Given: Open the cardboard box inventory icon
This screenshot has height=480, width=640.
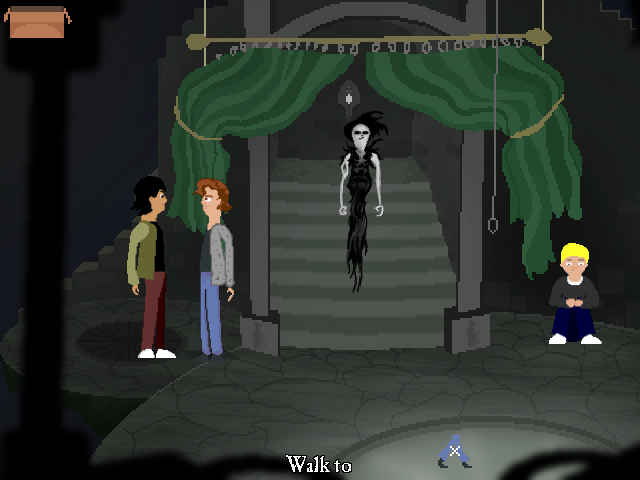Looking at the screenshot, I should (x=37, y=21).
